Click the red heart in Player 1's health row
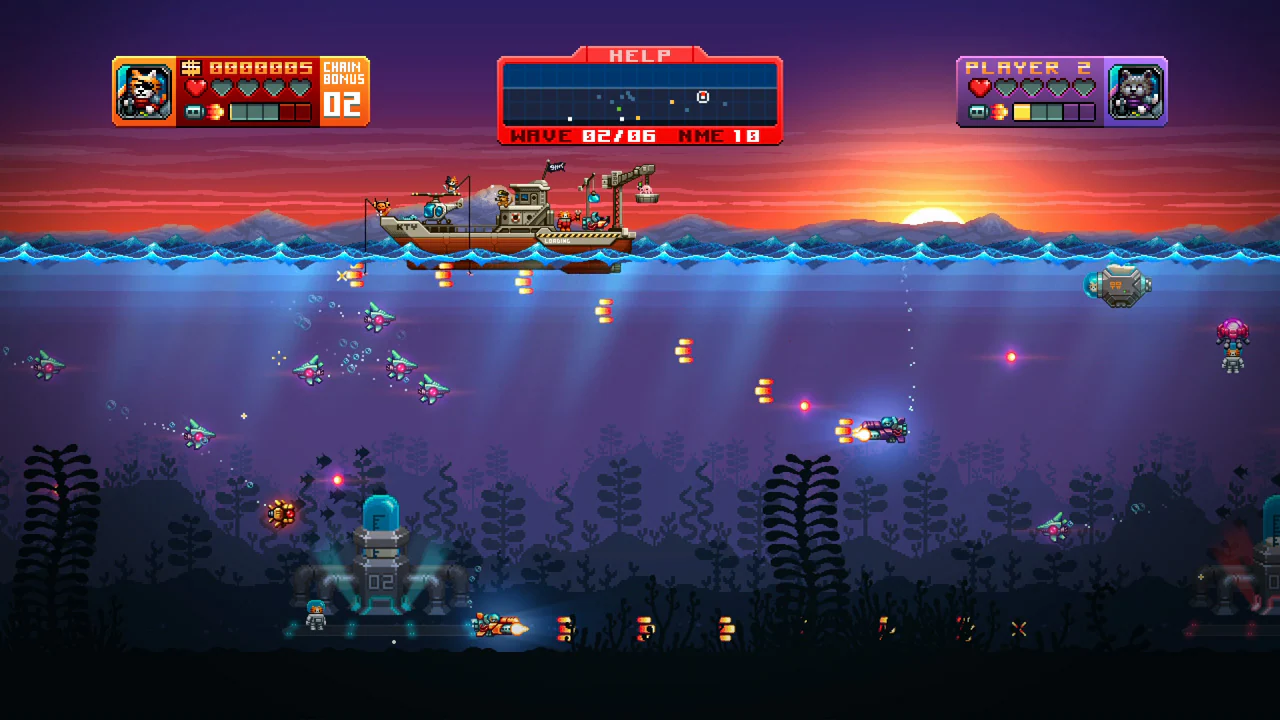The width and height of the screenshot is (1280, 720). 196,87
